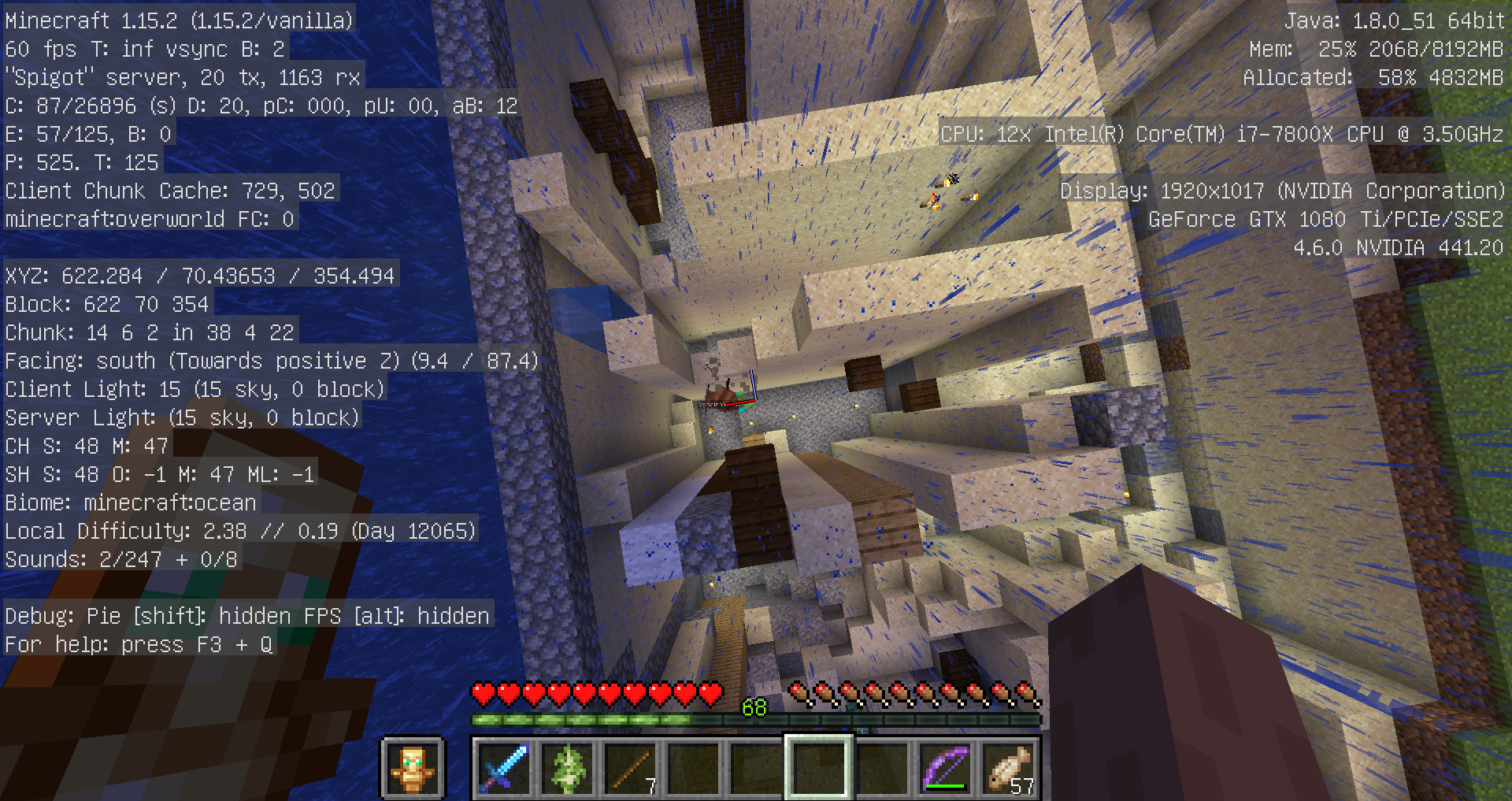
Task: Select the diamond sword hotbar slot
Action: [503, 768]
